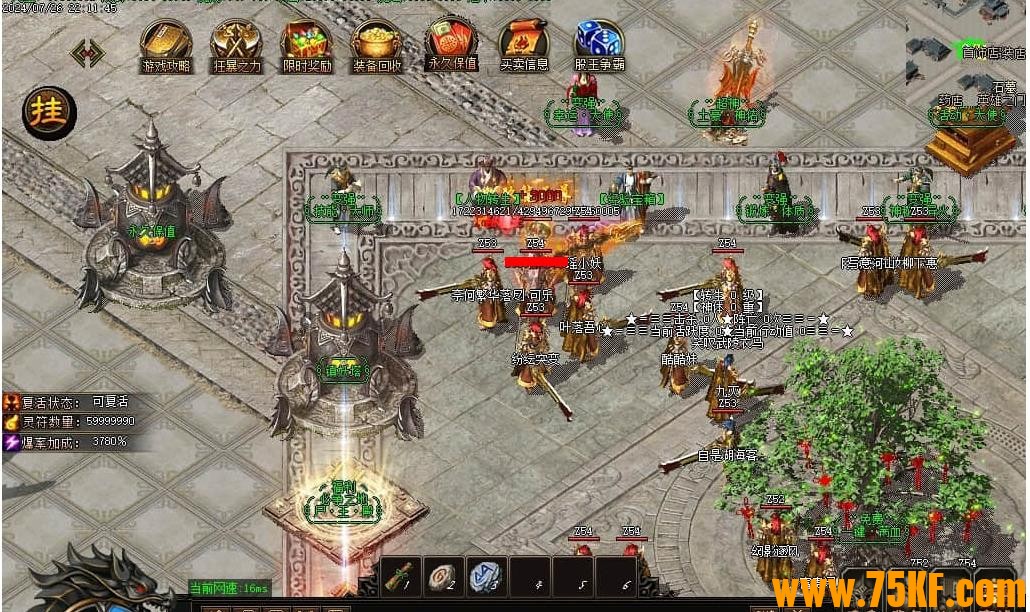Use the blue rune stone in slot 3
1030x612 pixels.
(x=485, y=576)
